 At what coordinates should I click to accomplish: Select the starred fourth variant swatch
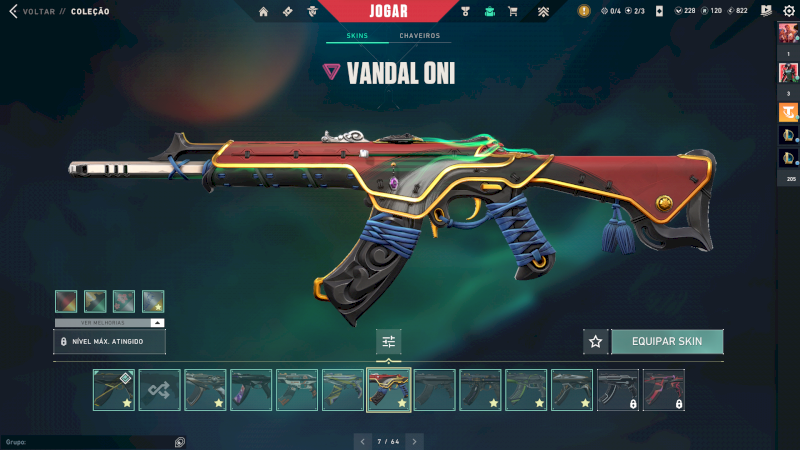click(153, 301)
